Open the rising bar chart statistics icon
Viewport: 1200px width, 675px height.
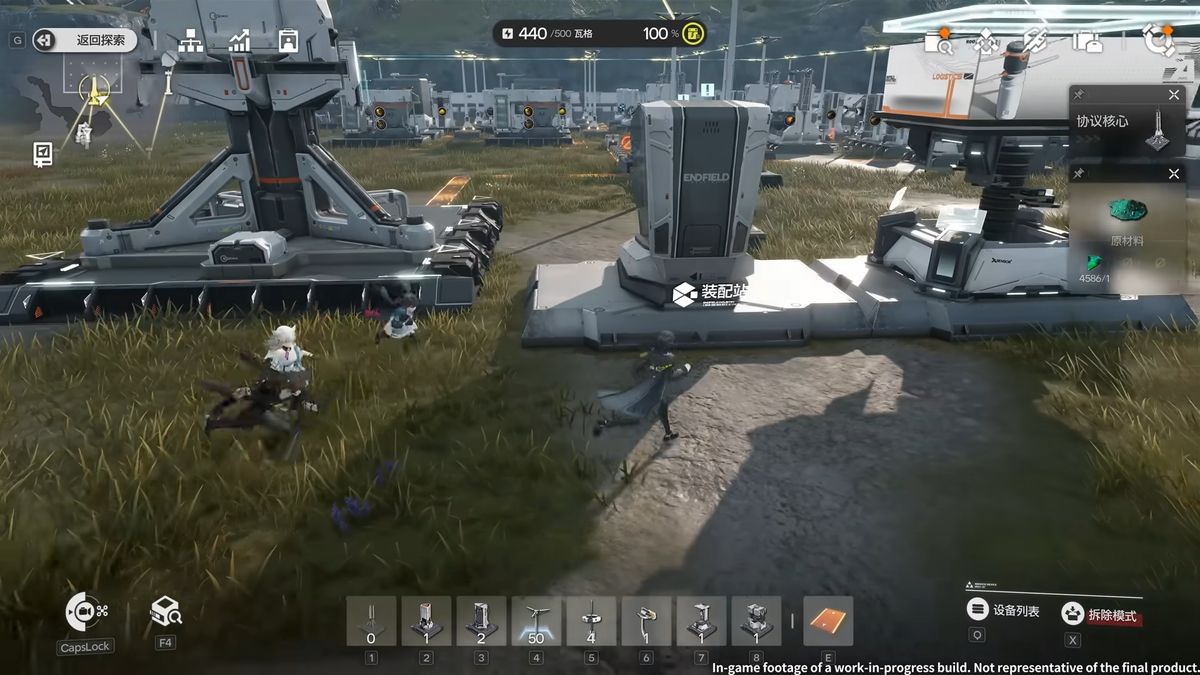(240, 40)
